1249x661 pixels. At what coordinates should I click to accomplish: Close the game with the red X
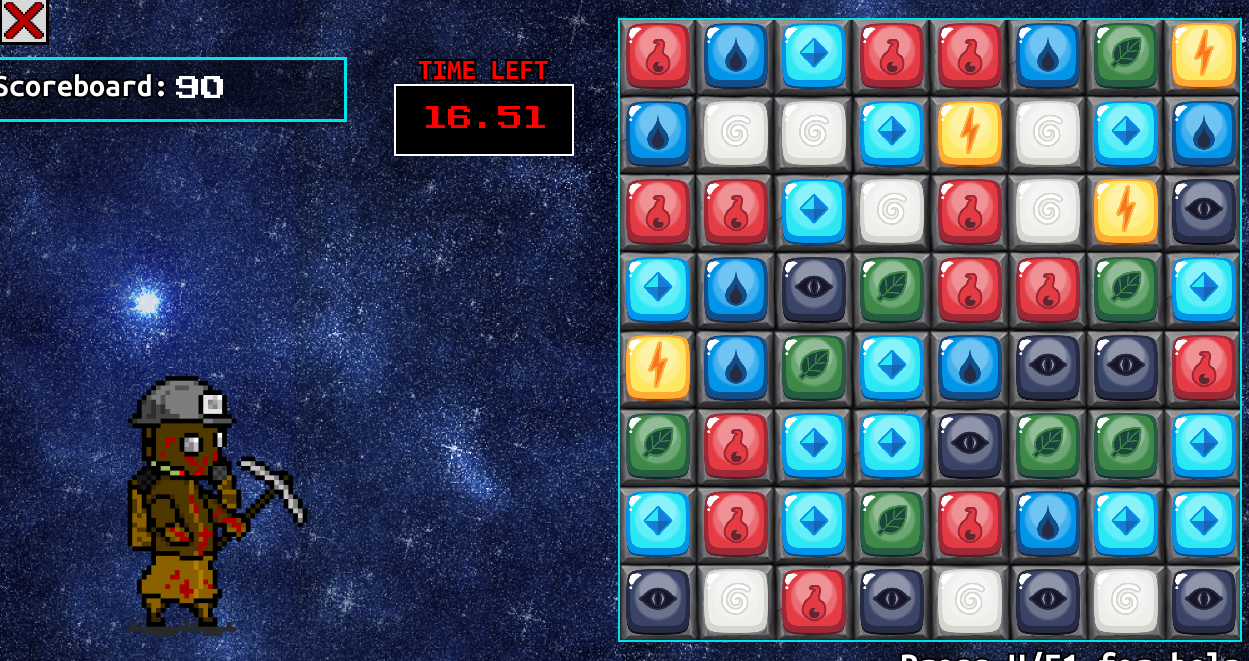point(24,21)
